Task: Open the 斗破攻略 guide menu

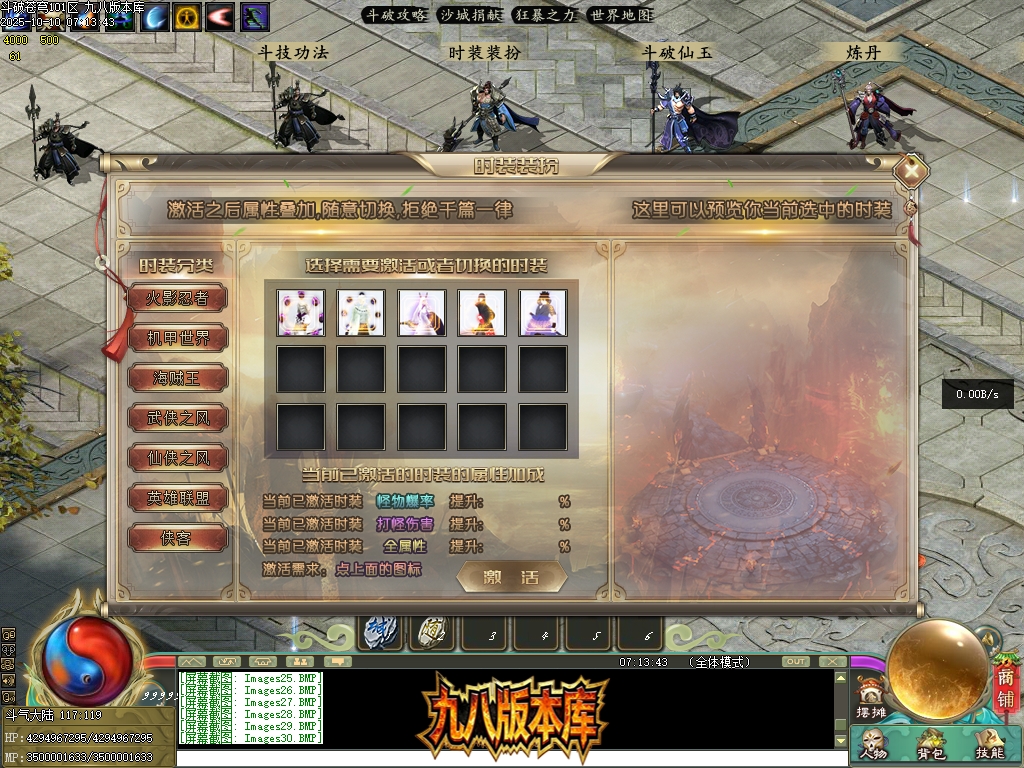Action: [395, 15]
